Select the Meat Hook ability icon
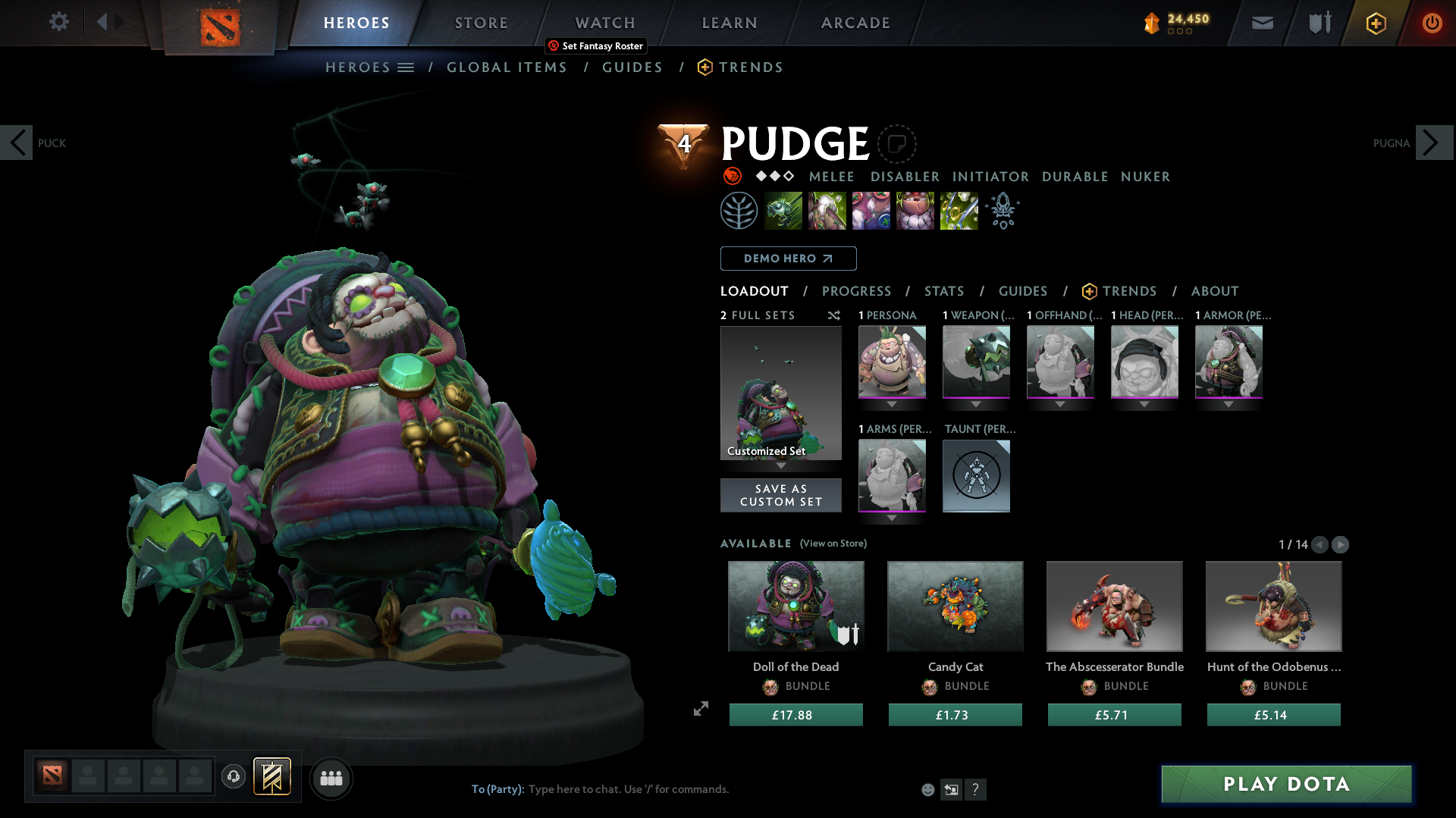Viewport: 1456px width, 818px height. [783, 210]
